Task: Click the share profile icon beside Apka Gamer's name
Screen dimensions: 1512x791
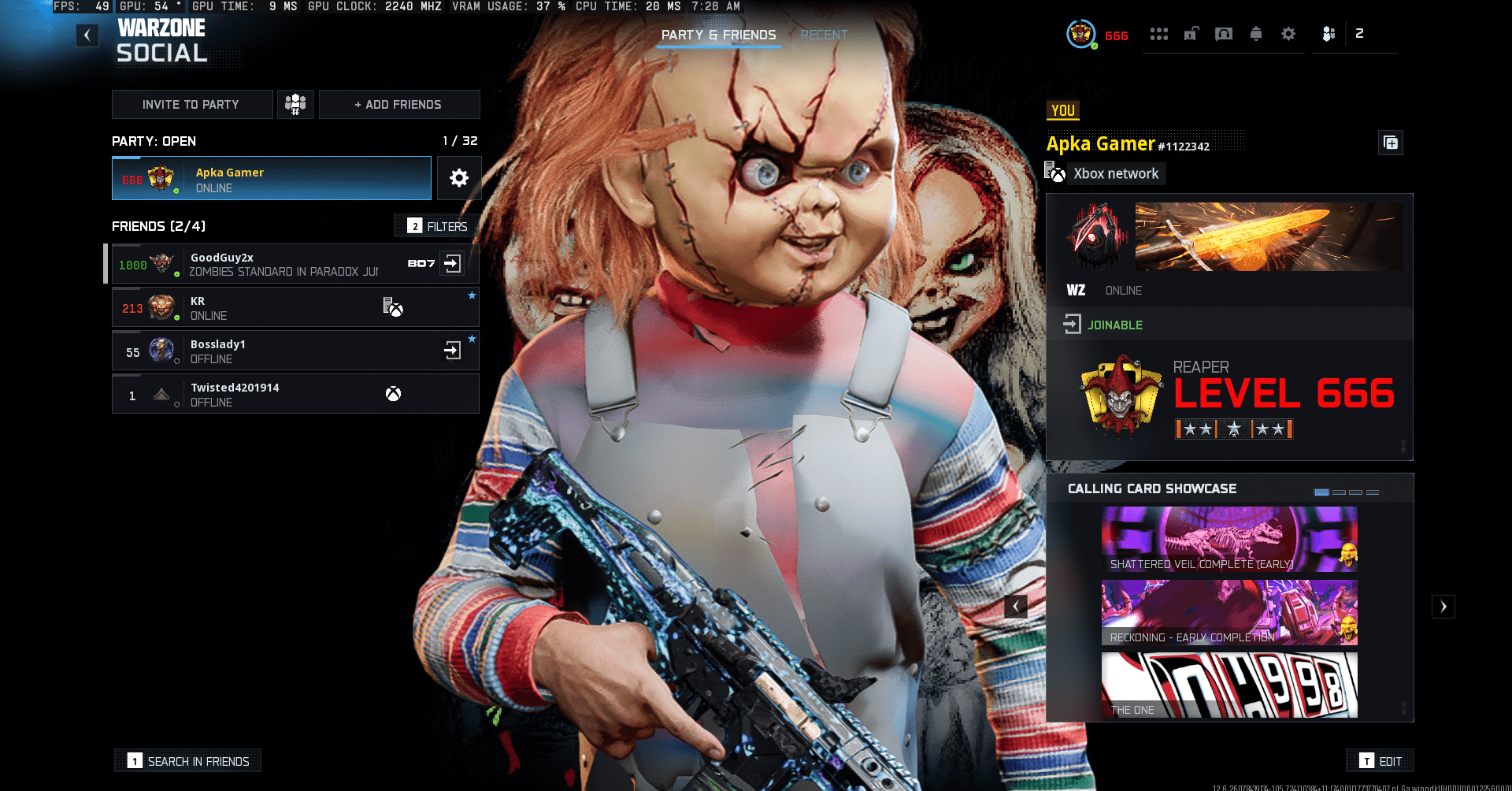Action: (1390, 143)
